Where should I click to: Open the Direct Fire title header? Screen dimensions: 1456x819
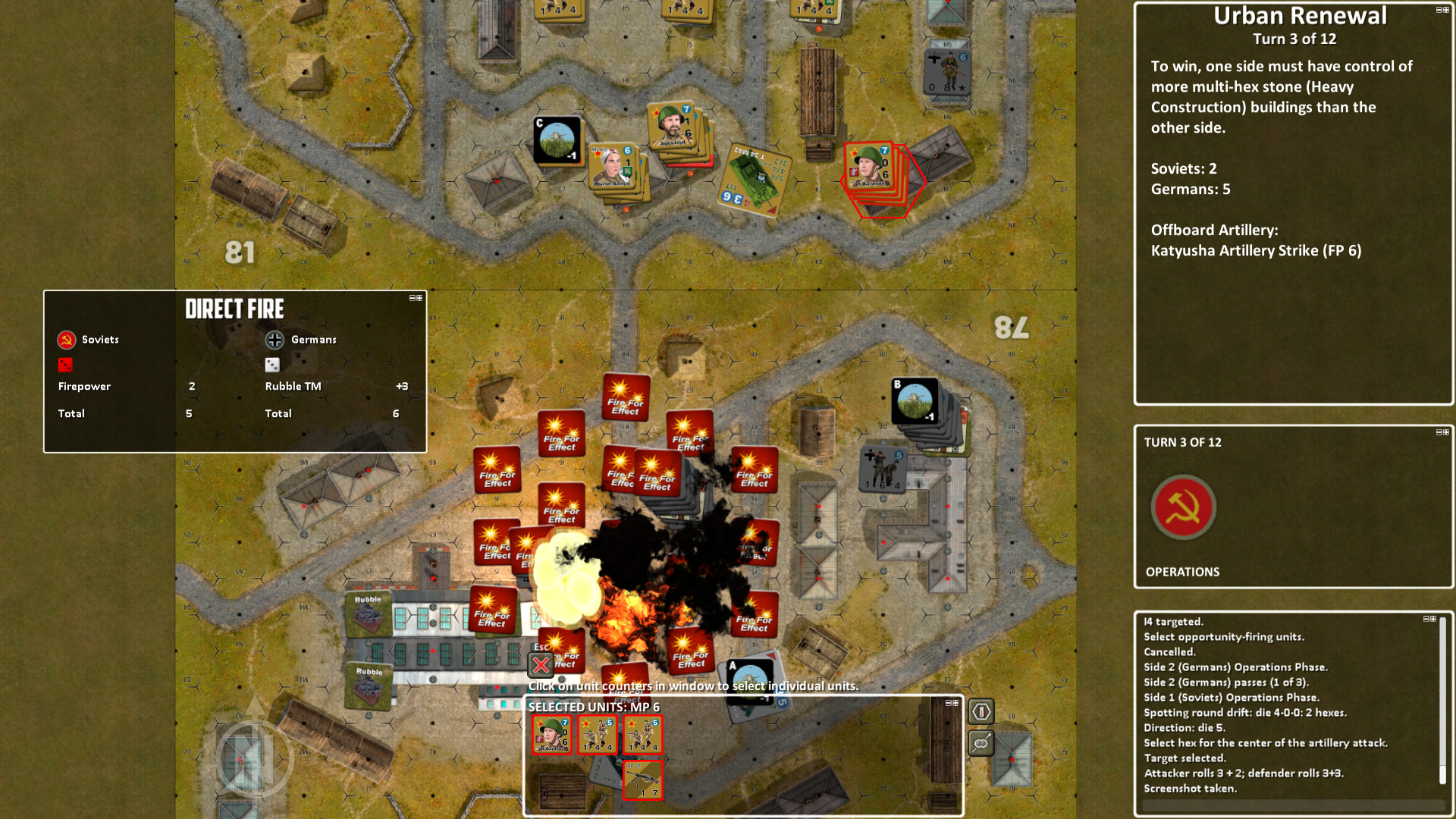(234, 309)
